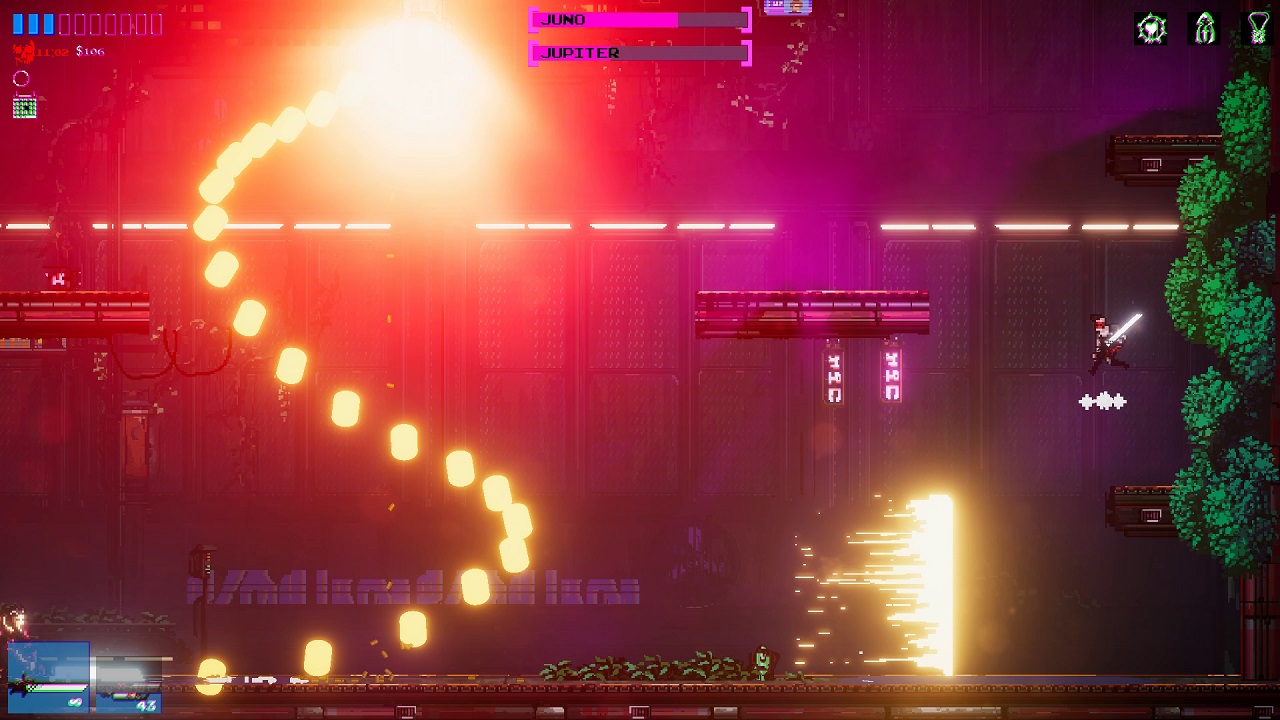
Task: Click the dagger charm icon in the HUD
Action: pos(1203,28)
